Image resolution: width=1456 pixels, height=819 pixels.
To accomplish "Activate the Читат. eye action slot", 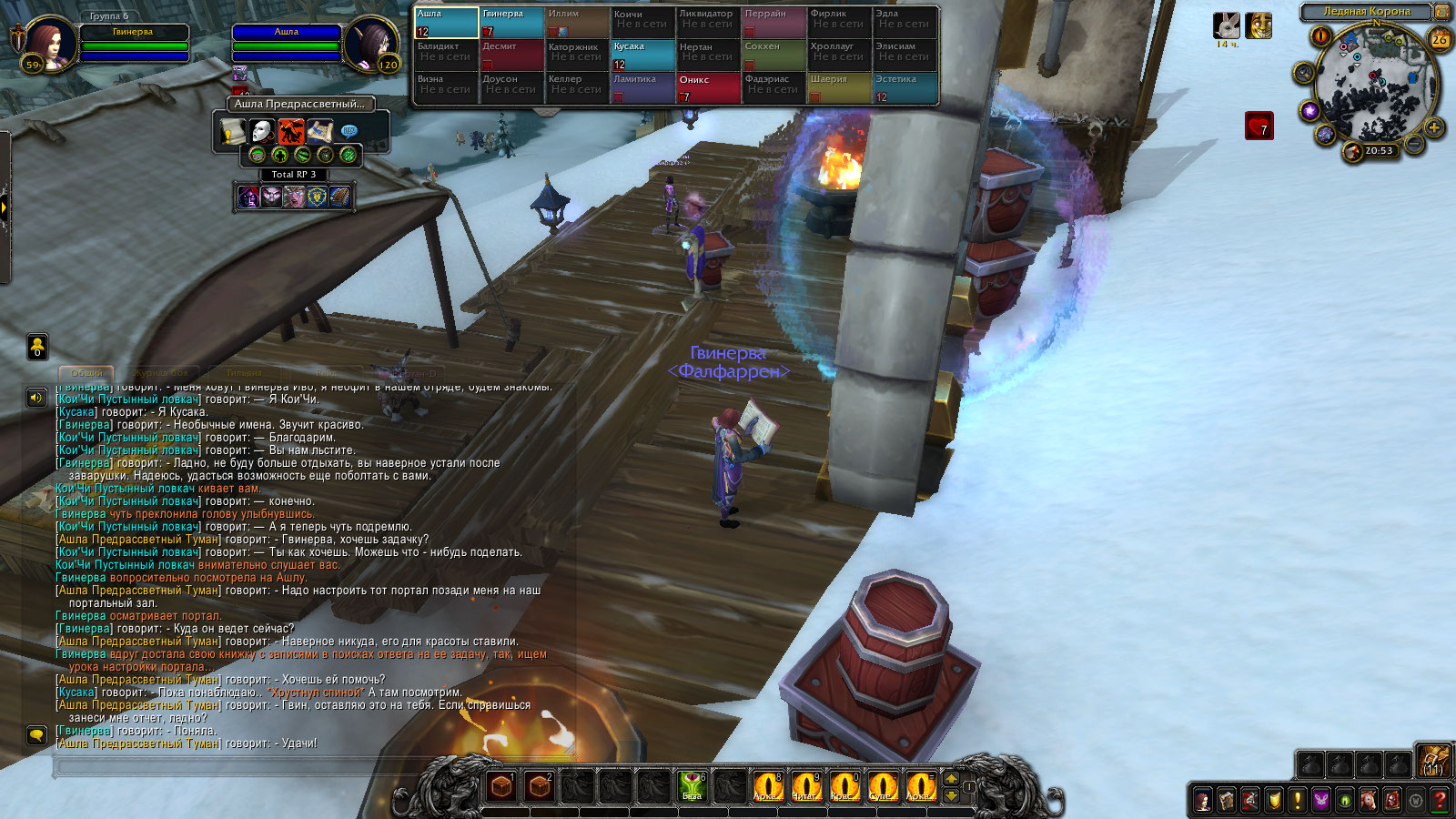I will pos(805,785).
